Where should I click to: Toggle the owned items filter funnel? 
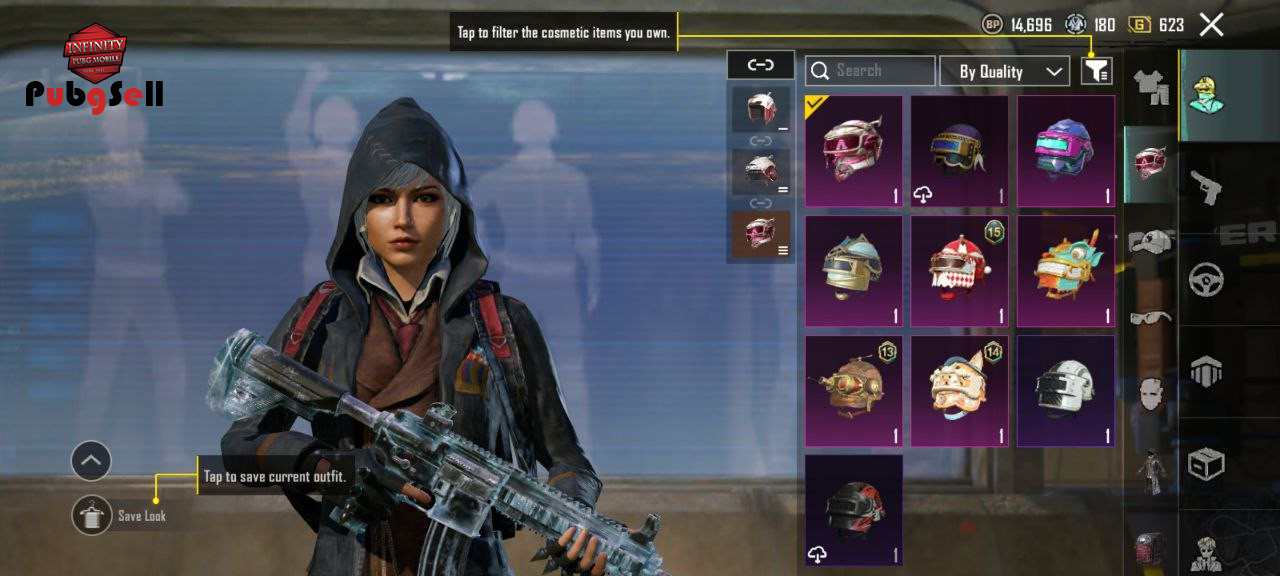1097,70
